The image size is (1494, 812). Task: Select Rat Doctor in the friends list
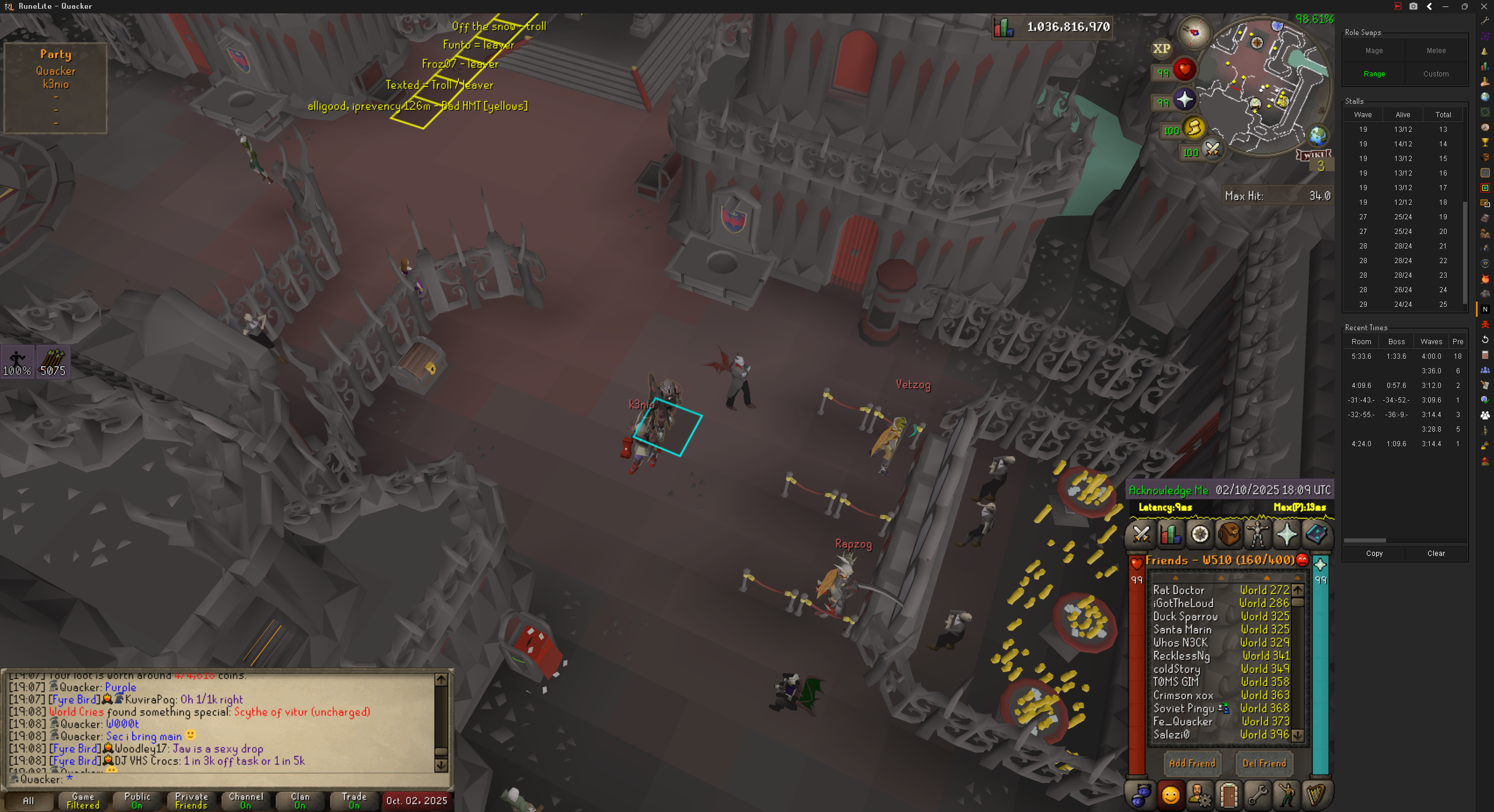pos(1179,590)
